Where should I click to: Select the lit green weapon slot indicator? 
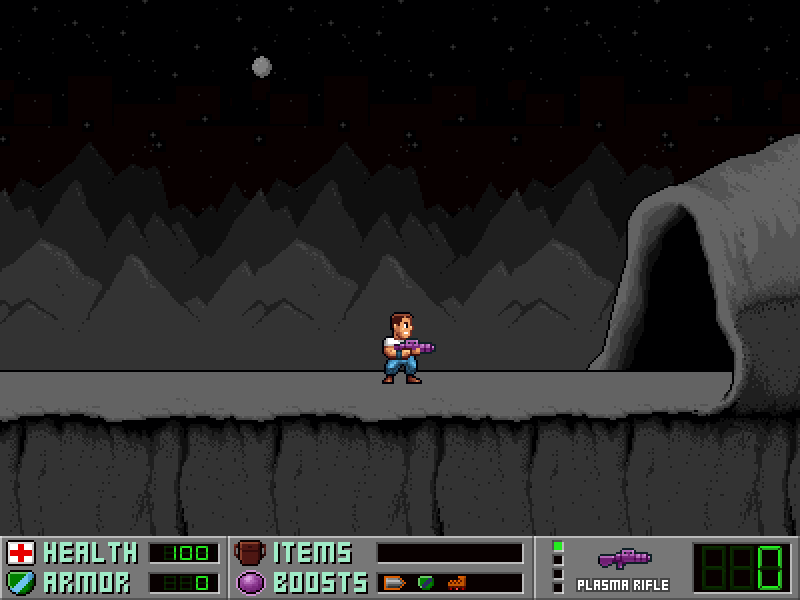click(x=558, y=546)
